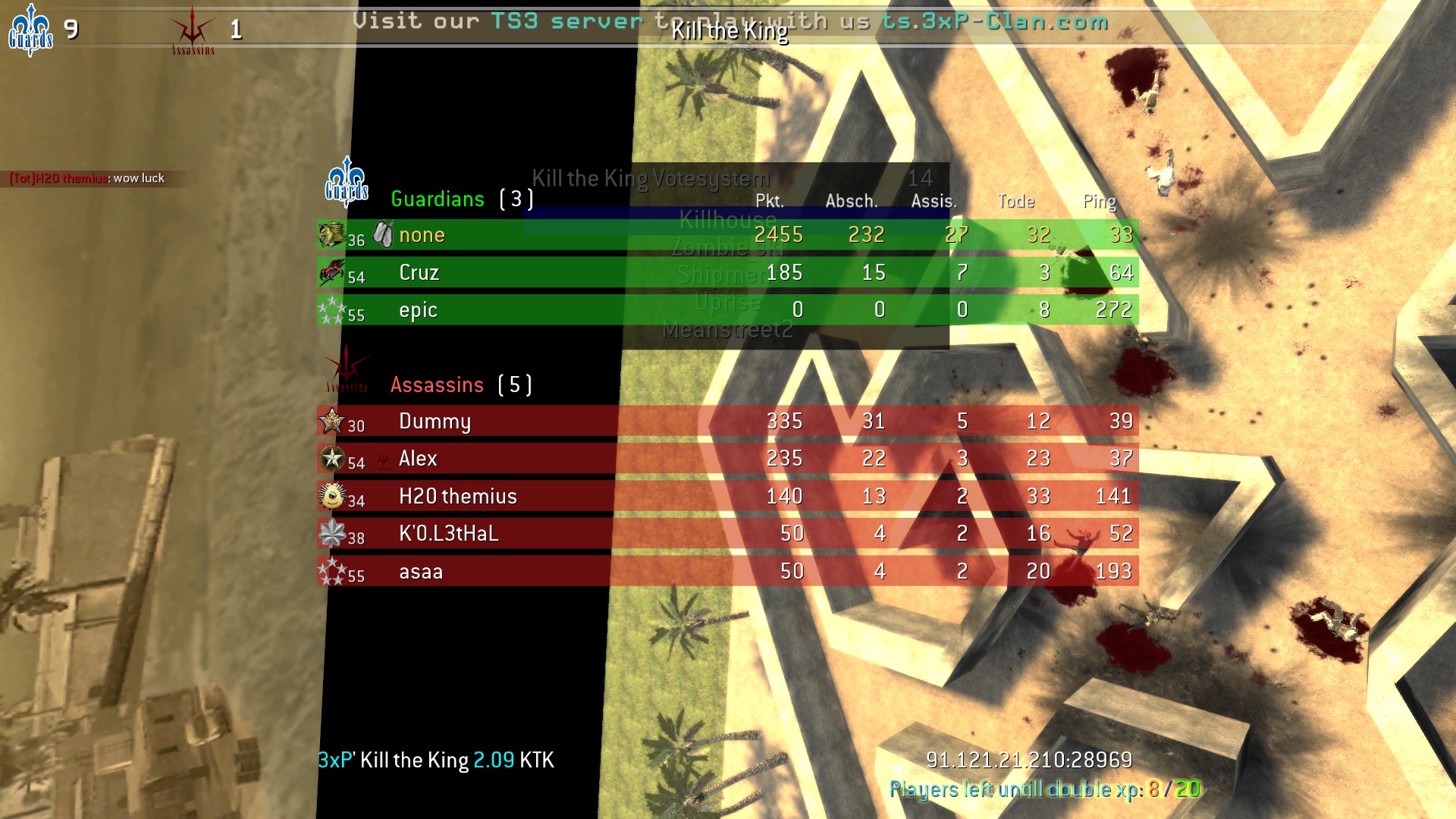The height and width of the screenshot is (819, 1456).
Task: Choose the K'0.L3tHaL player row
Action: click(448, 533)
